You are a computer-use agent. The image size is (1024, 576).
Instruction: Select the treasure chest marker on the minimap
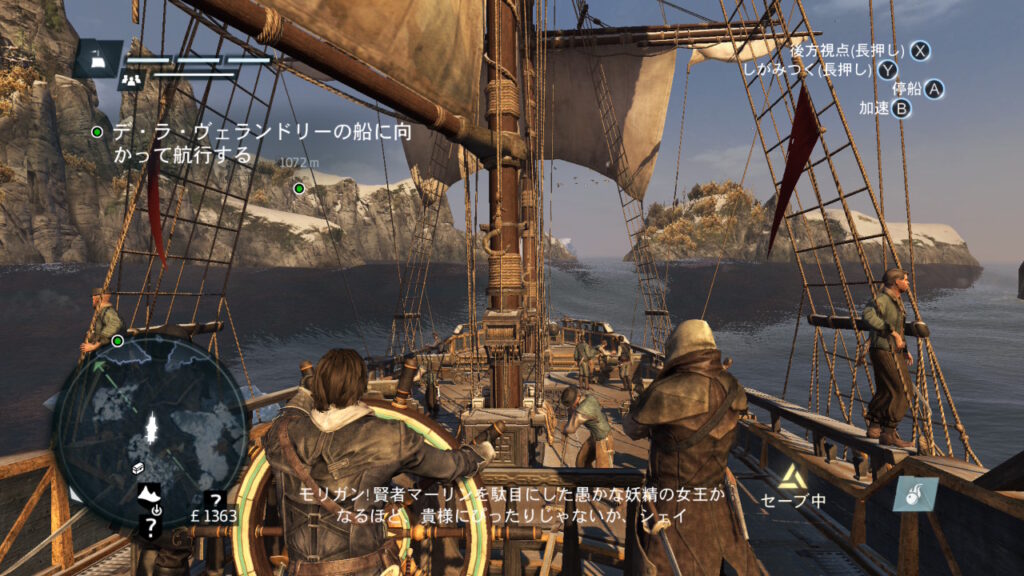click(138, 467)
